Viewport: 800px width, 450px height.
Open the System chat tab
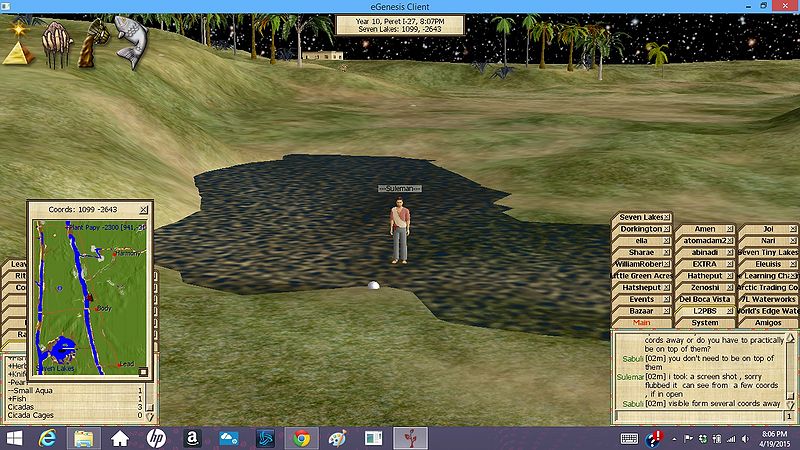pos(705,323)
